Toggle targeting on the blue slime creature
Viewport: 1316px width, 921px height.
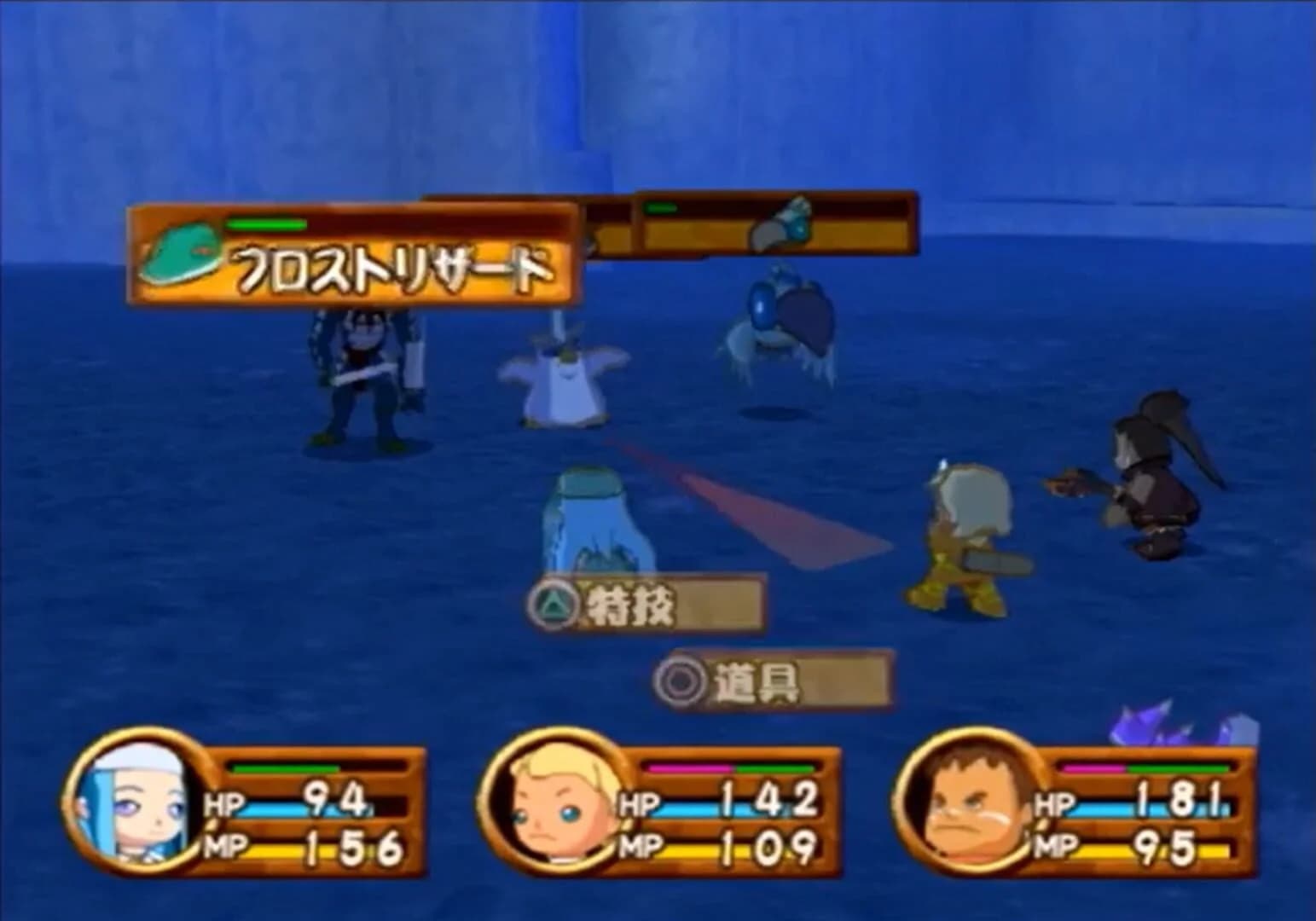(597, 520)
